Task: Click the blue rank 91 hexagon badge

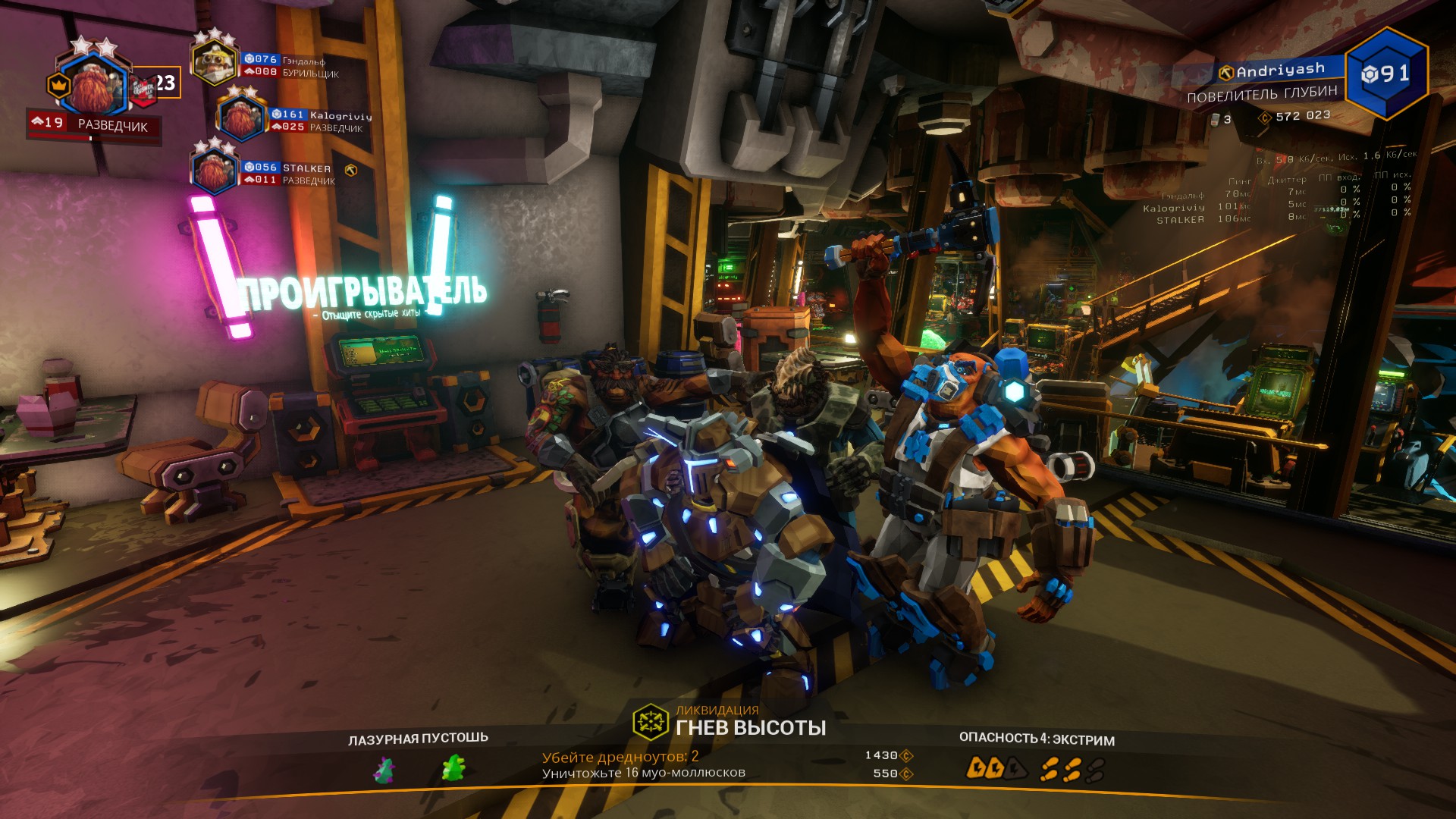Action: (x=1386, y=74)
